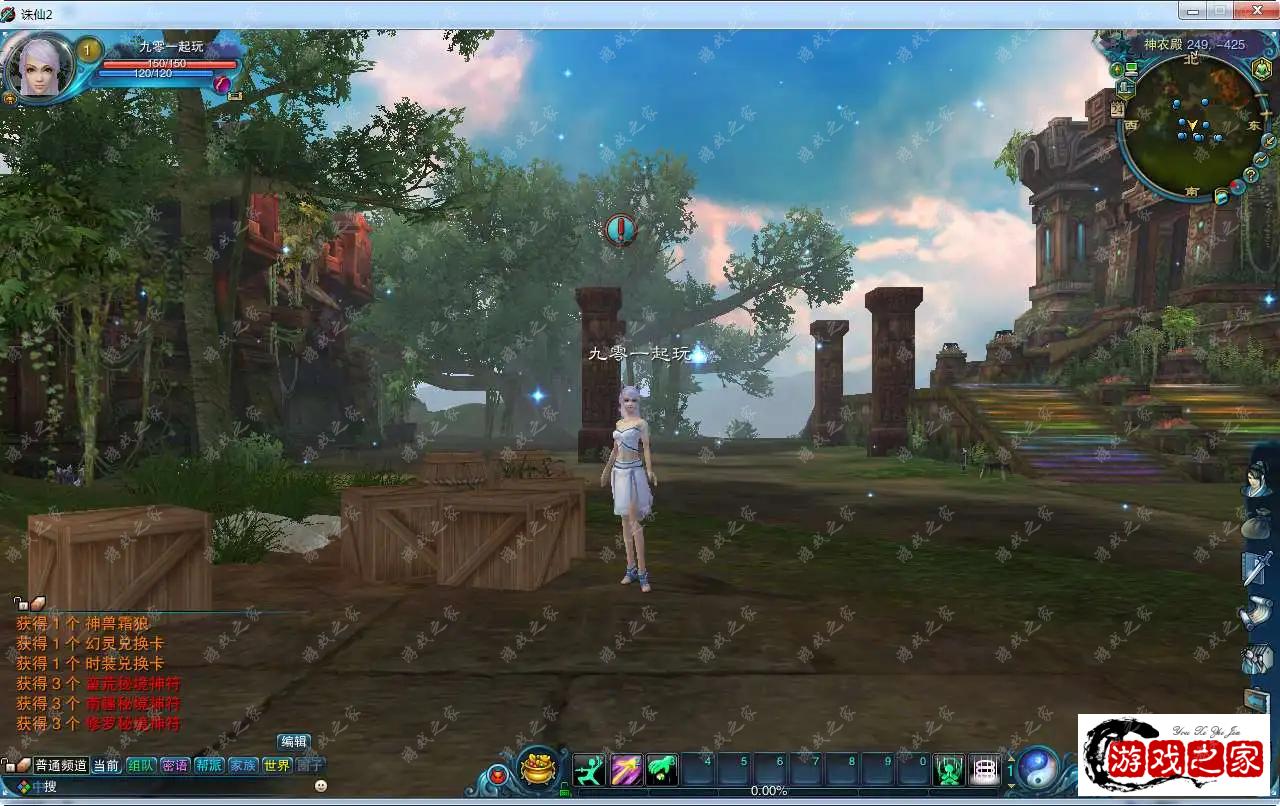Open the 家族 family chat tab
1280x806 pixels.
click(243, 765)
